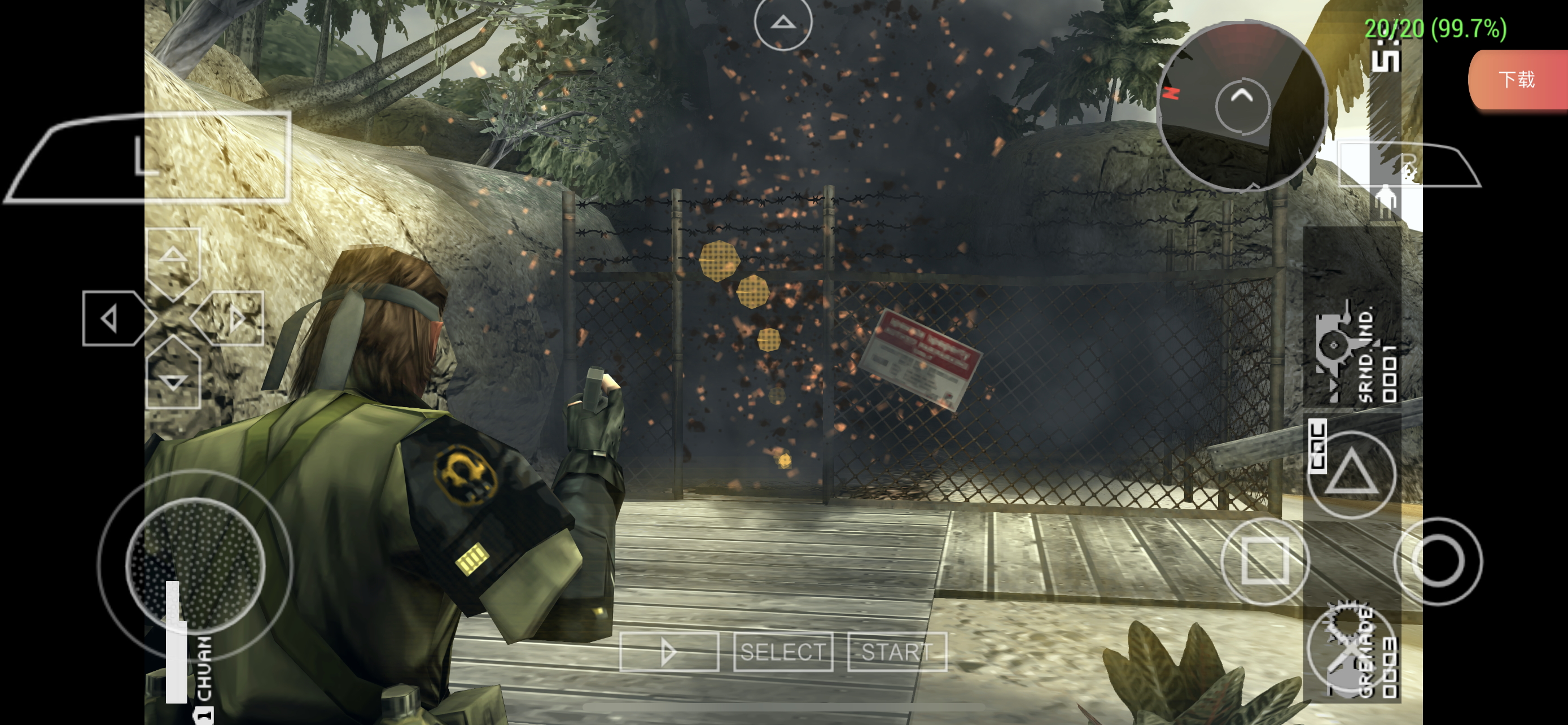
Task: Tap the circle action button
Action: (x=1438, y=561)
